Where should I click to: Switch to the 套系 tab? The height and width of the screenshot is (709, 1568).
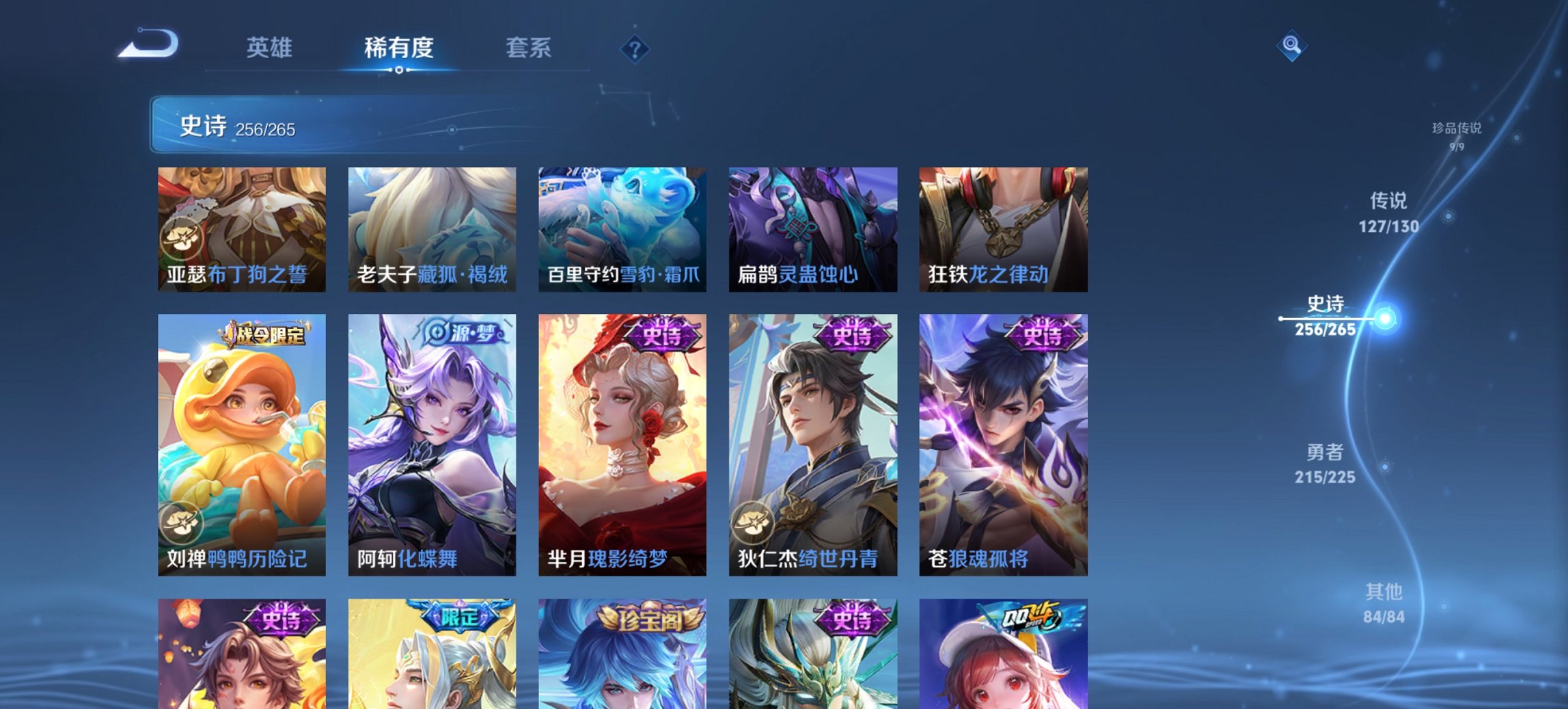(x=529, y=48)
